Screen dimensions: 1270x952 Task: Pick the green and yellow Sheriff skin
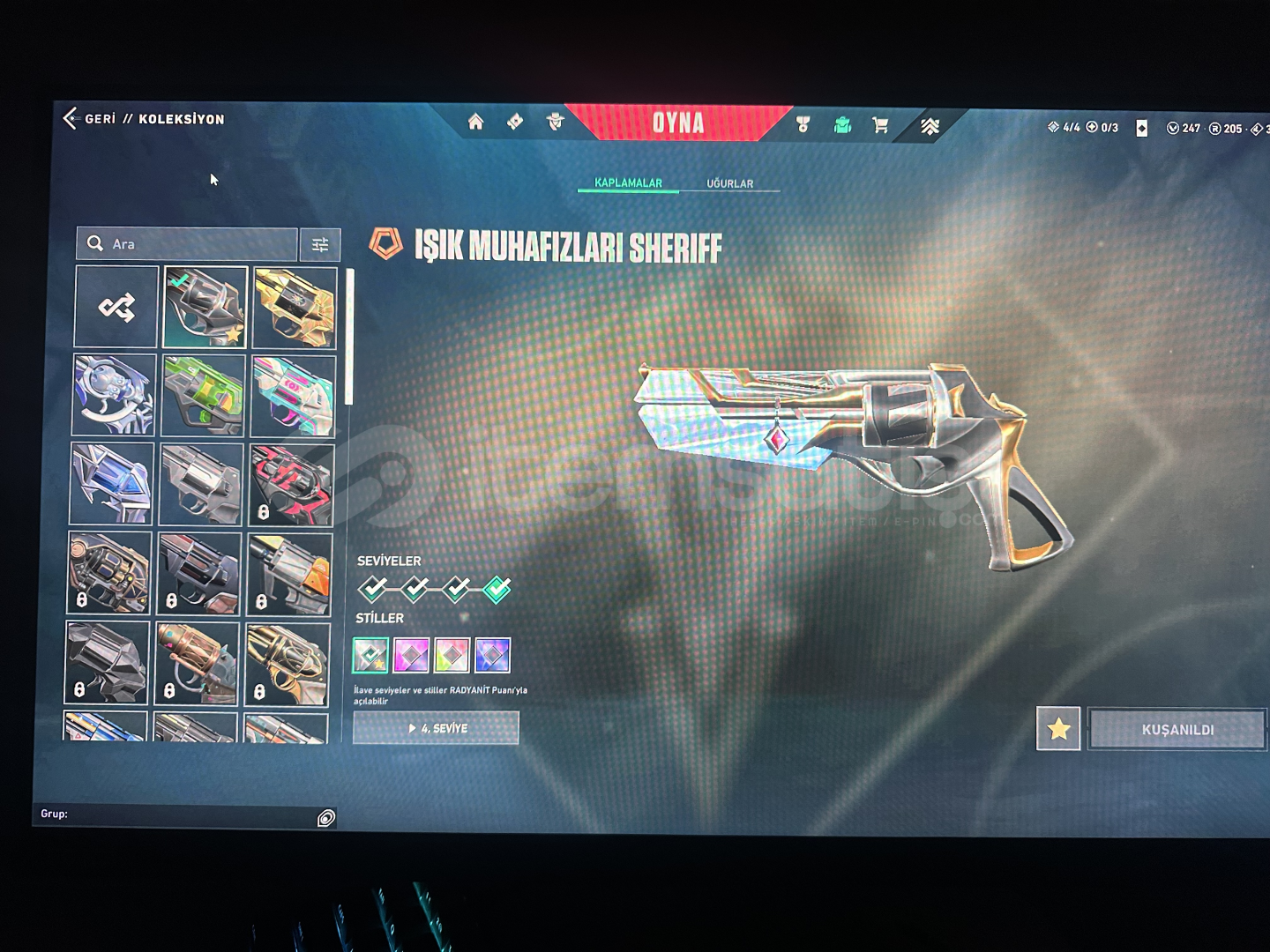click(204, 396)
